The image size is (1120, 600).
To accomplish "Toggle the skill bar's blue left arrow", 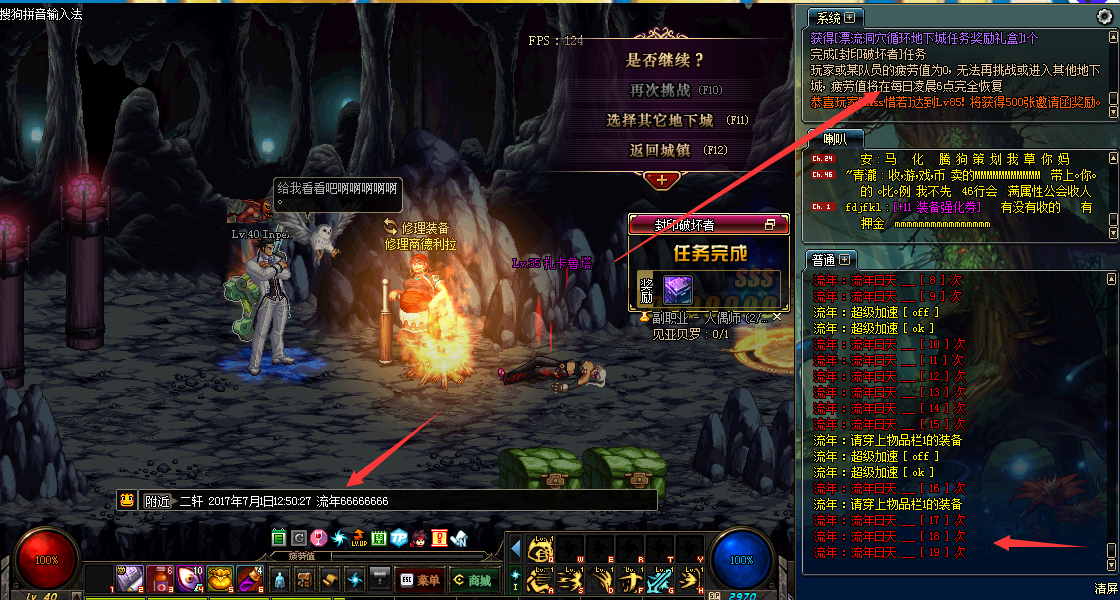I will pos(516,549).
